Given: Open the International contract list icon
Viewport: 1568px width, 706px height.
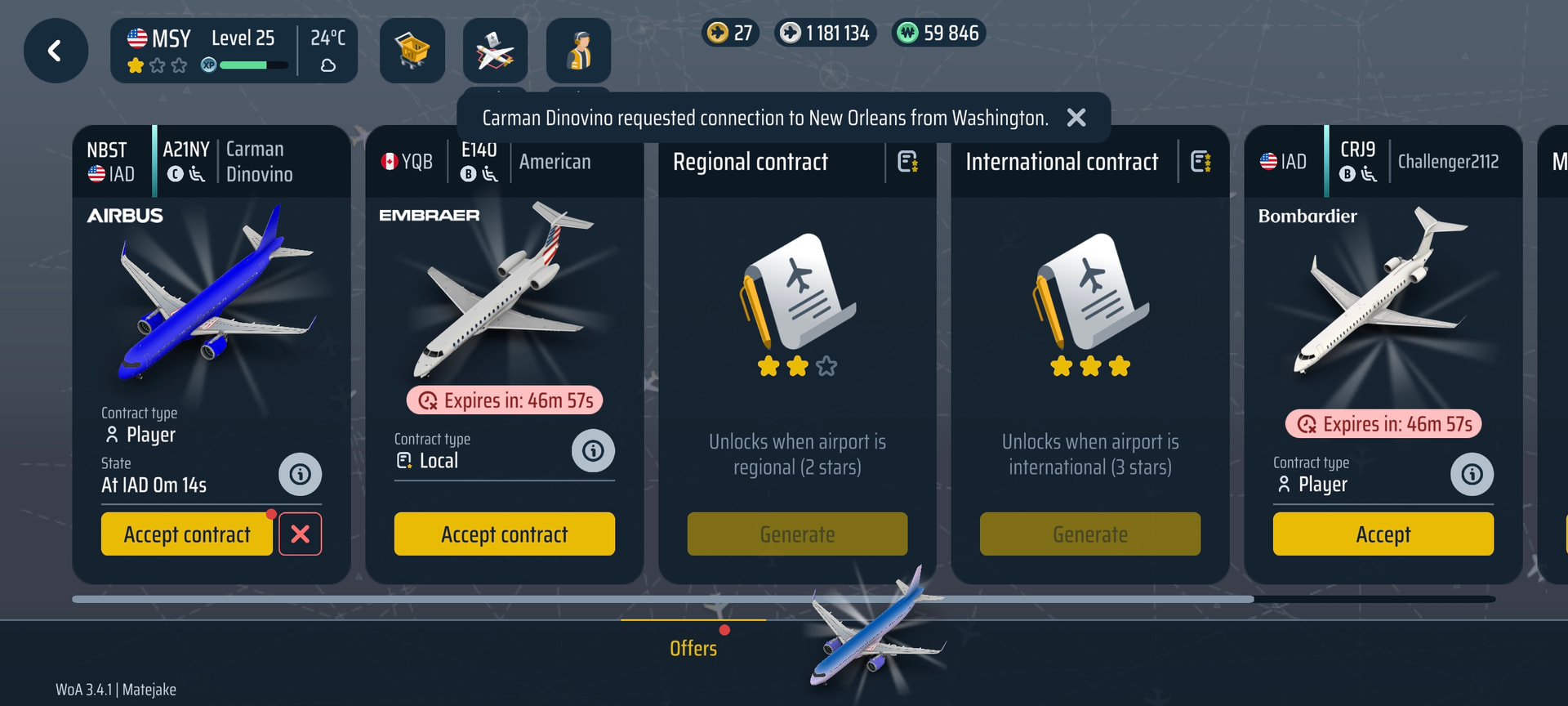Looking at the screenshot, I should point(1200,162).
